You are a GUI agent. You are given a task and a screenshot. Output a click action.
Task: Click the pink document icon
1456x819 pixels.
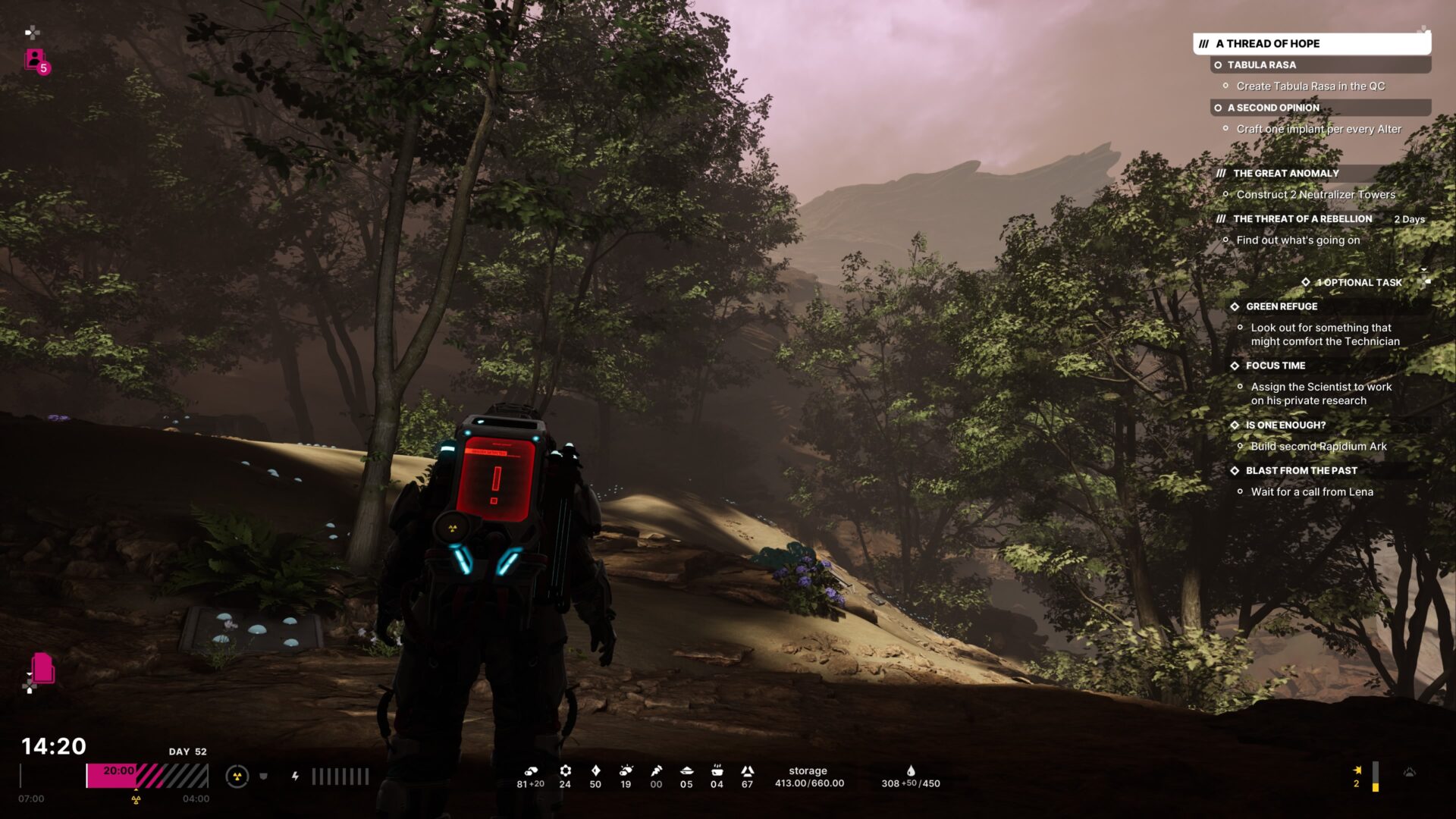(42, 668)
